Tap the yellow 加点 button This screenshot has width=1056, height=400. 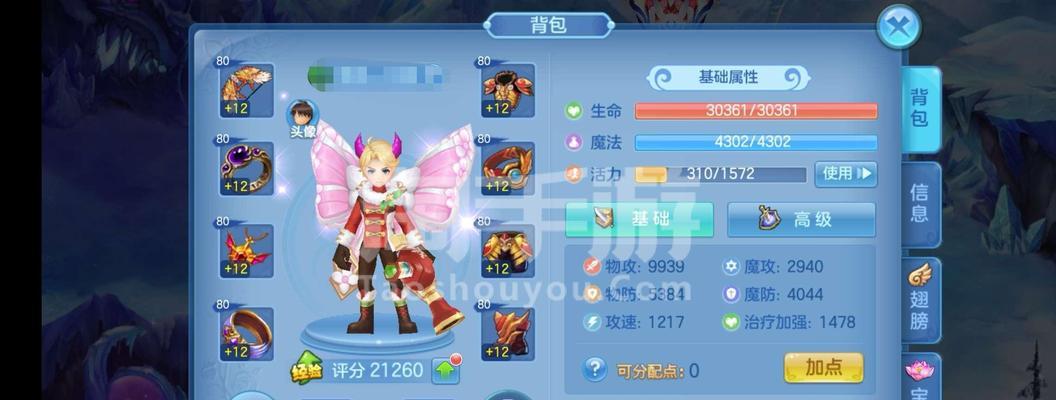[823, 368]
